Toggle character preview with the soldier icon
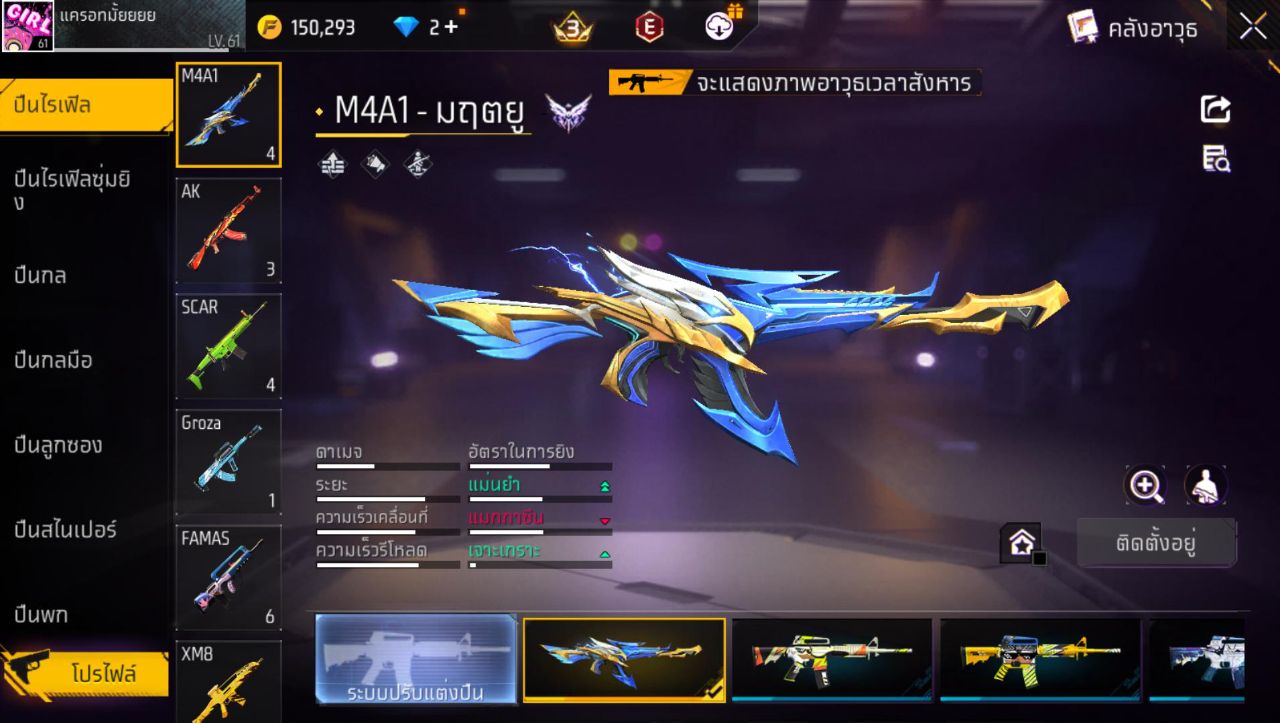Viewport: 1280px width, 723px height. click(x=1205, y=487)
